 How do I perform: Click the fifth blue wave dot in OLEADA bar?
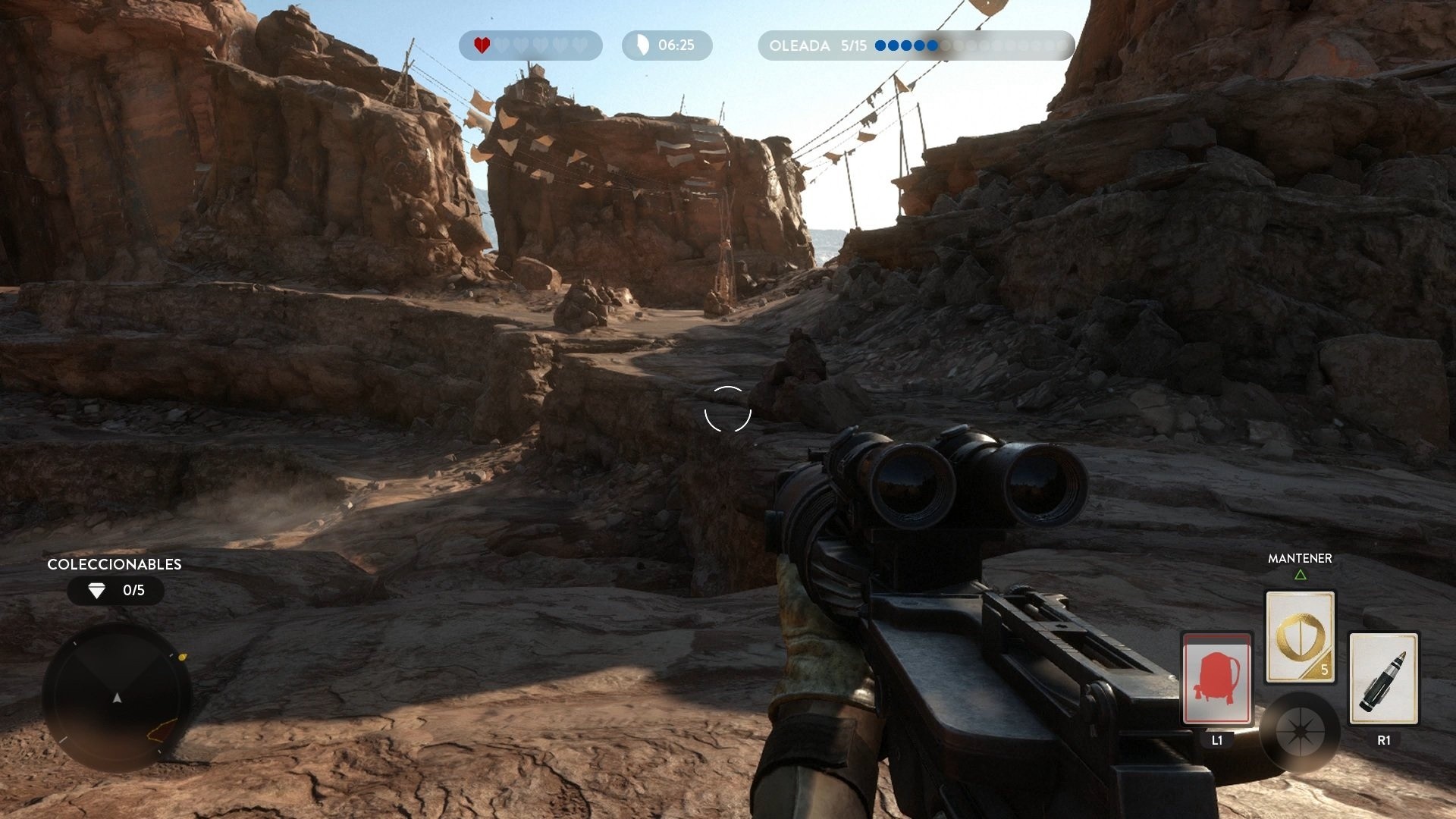(933, 46)
